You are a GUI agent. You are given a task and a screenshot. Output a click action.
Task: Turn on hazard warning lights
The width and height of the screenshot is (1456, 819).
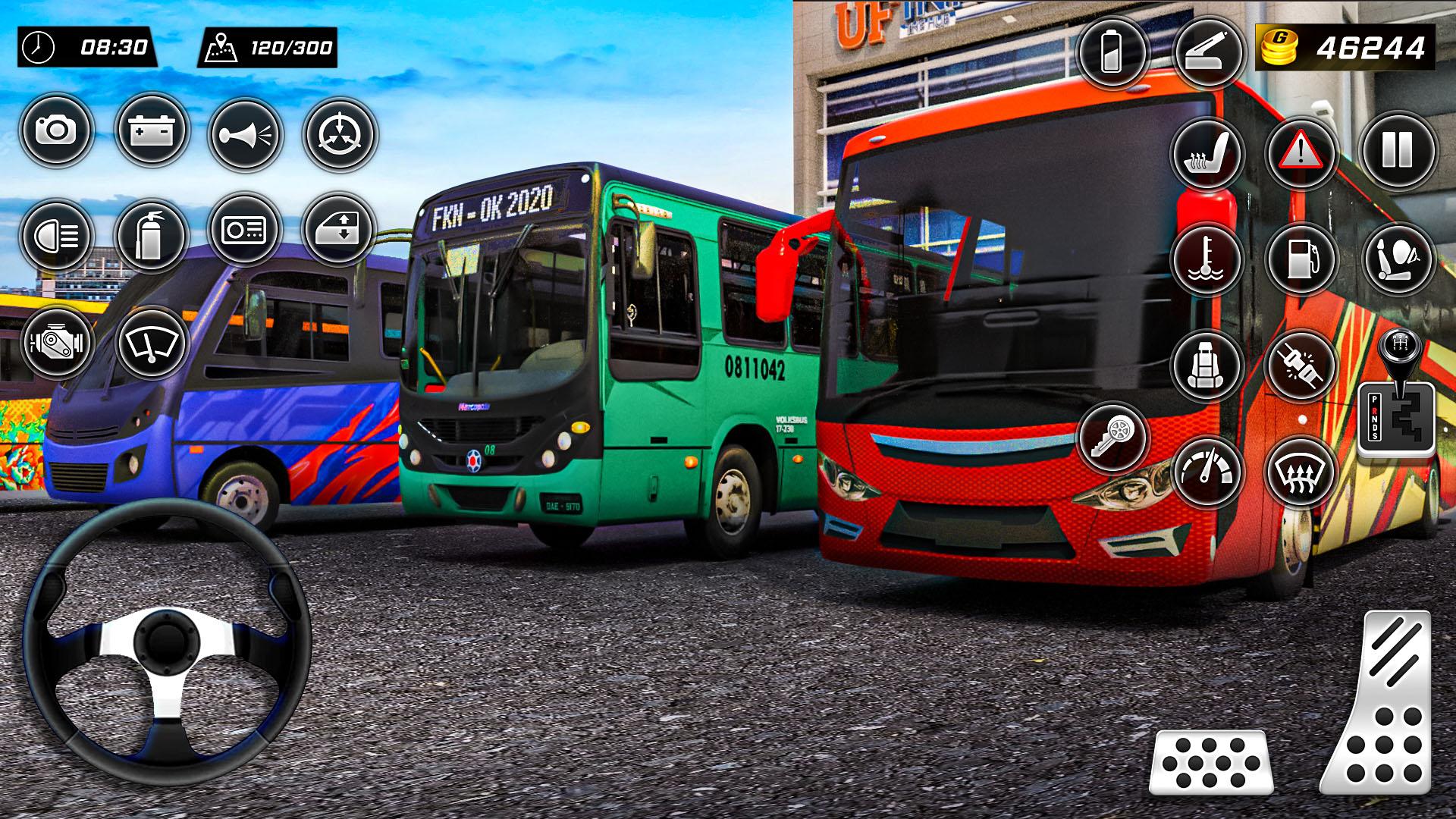coord(1303,152)
